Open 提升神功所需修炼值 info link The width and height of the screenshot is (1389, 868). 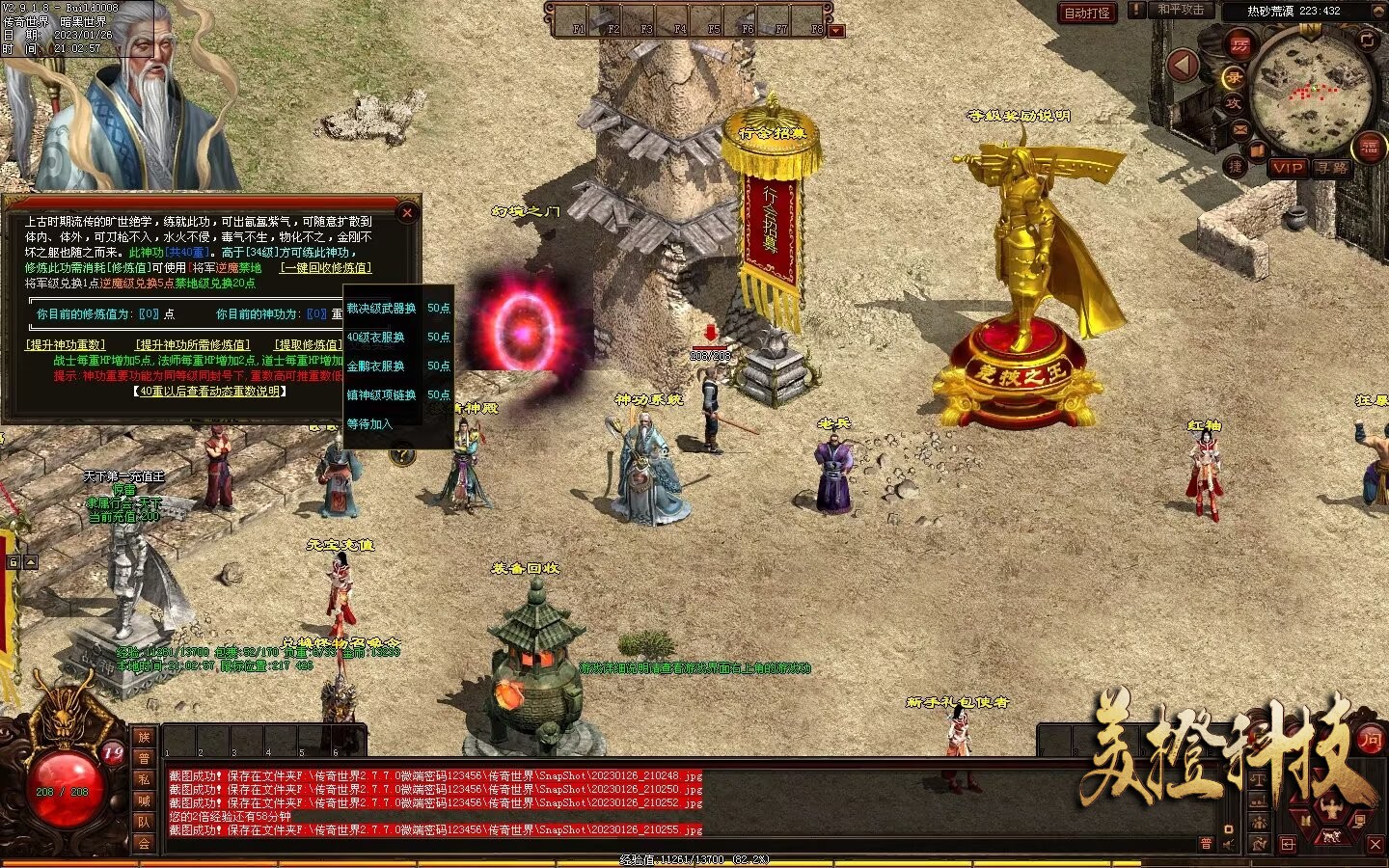(191, 344)
